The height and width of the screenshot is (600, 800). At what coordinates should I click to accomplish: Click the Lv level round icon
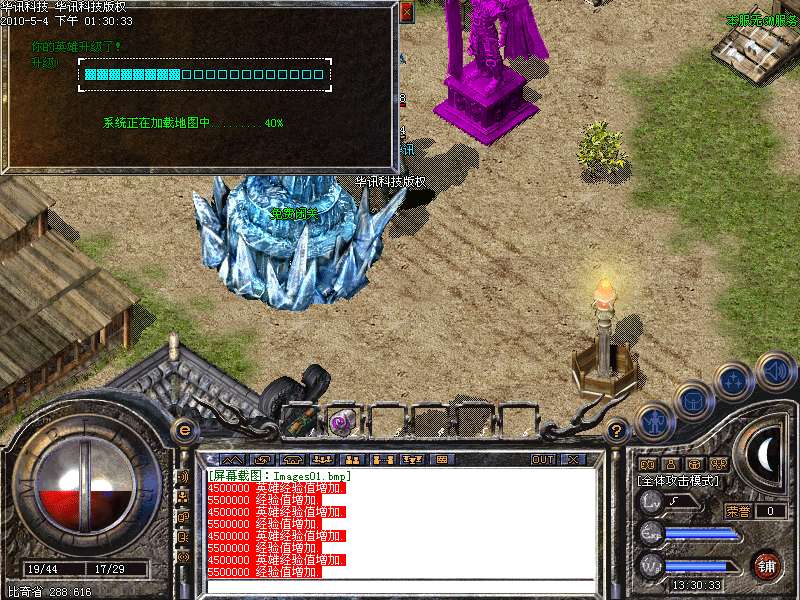pyautogui.click(x=651, y=501)
